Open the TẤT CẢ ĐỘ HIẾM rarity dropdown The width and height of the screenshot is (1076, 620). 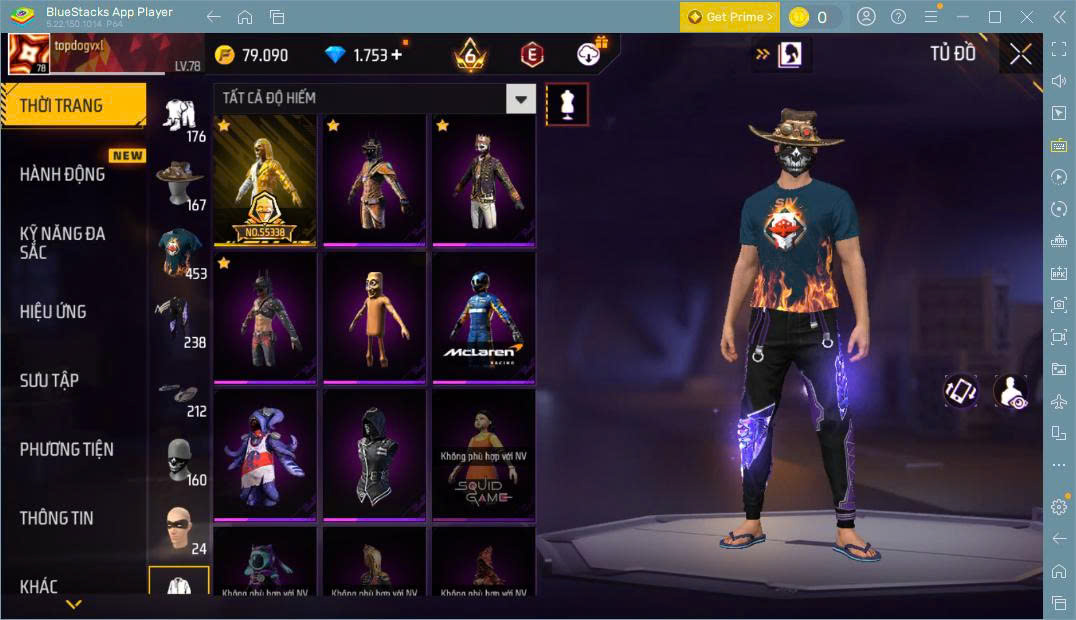(x=375, y=98)
